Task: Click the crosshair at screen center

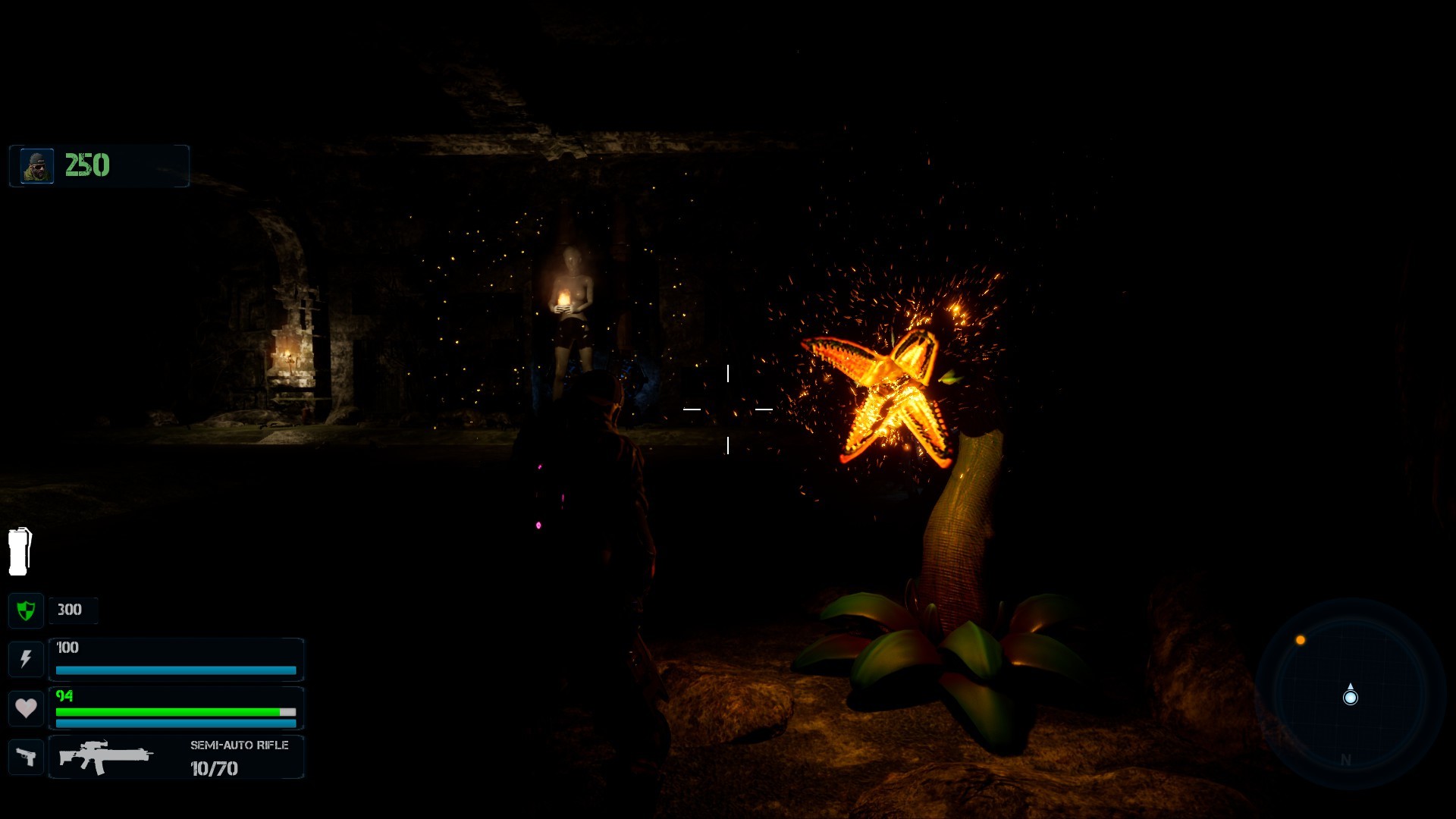Action: pos(727,409)
